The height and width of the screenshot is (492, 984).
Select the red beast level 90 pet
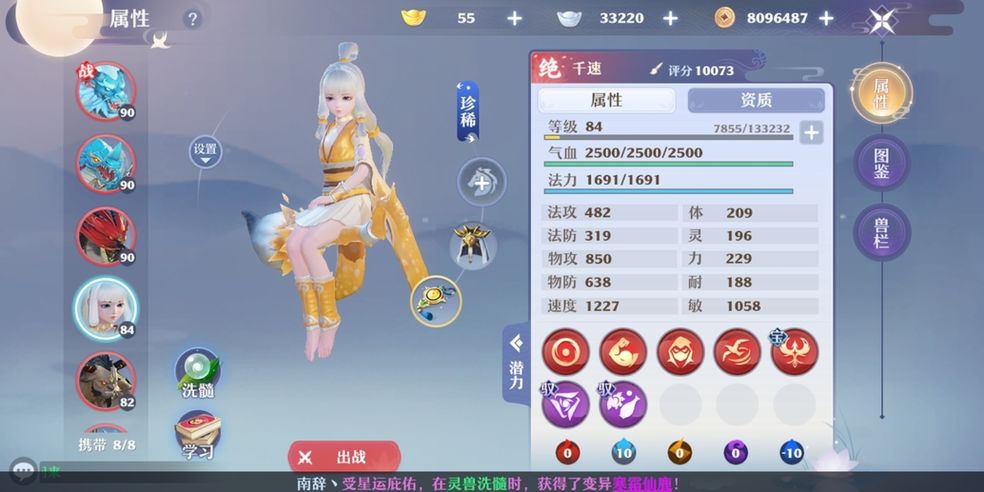pyautogui.click(x=105, y=235)
